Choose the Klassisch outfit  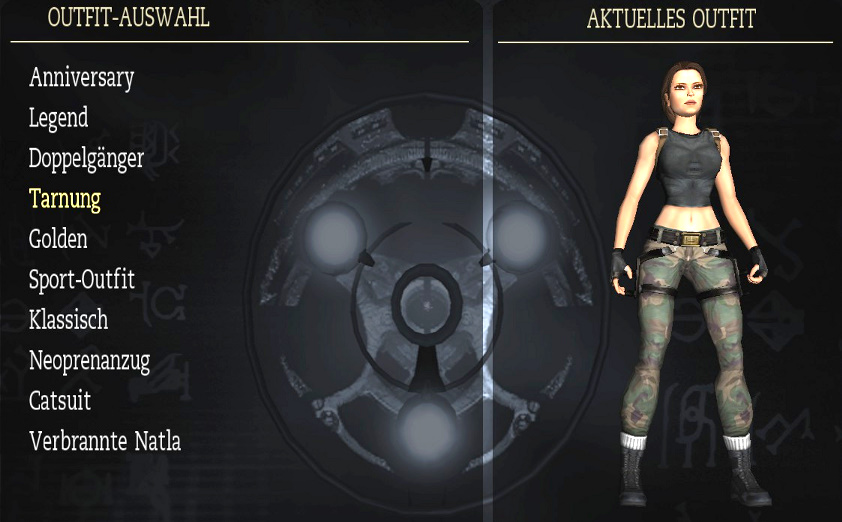point(68,320)
